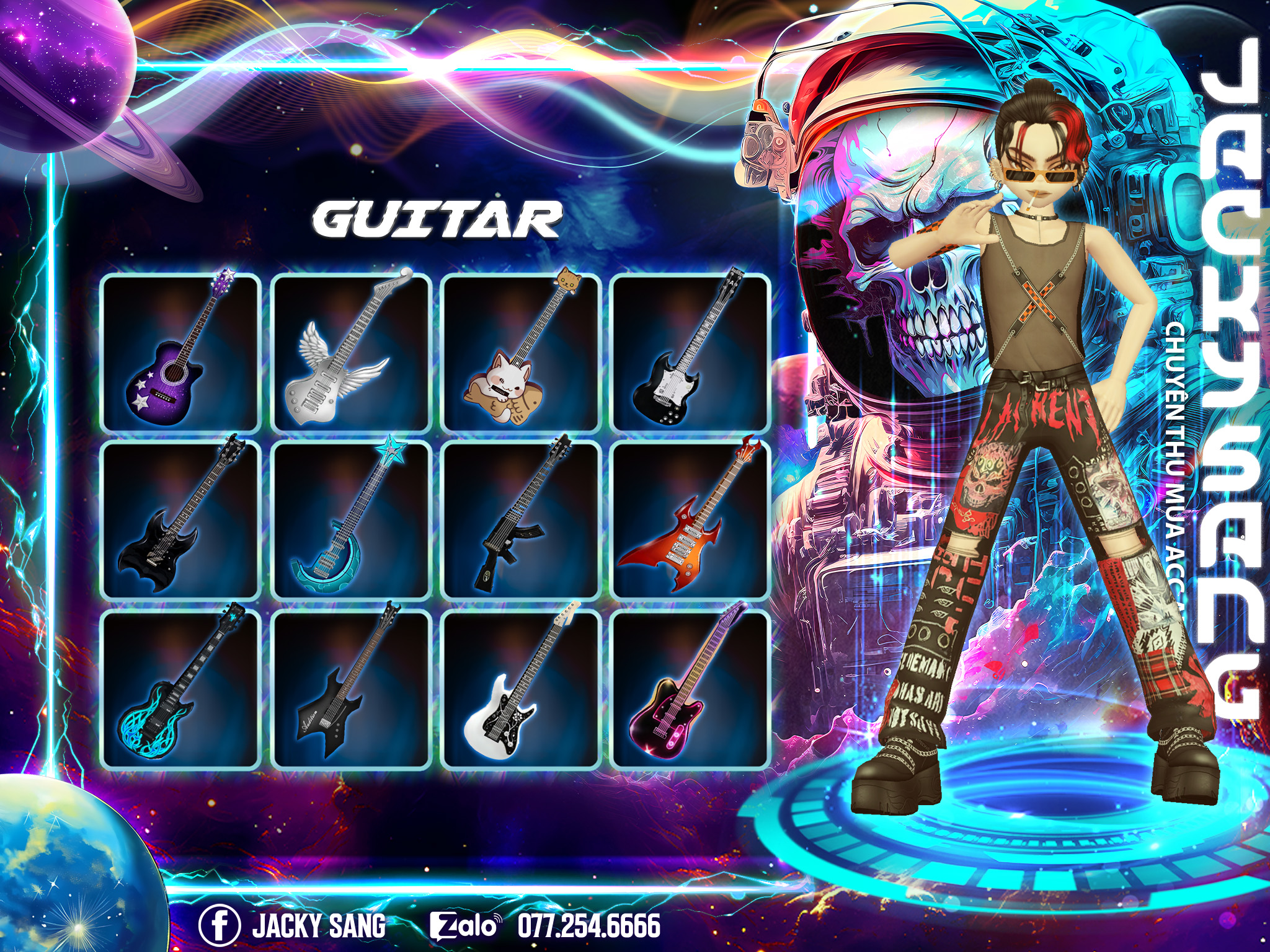Image resolution: width=1270 pixels, height=952 pixels.
Task: Select the pink neon outlined guitar
Action: 690,689
